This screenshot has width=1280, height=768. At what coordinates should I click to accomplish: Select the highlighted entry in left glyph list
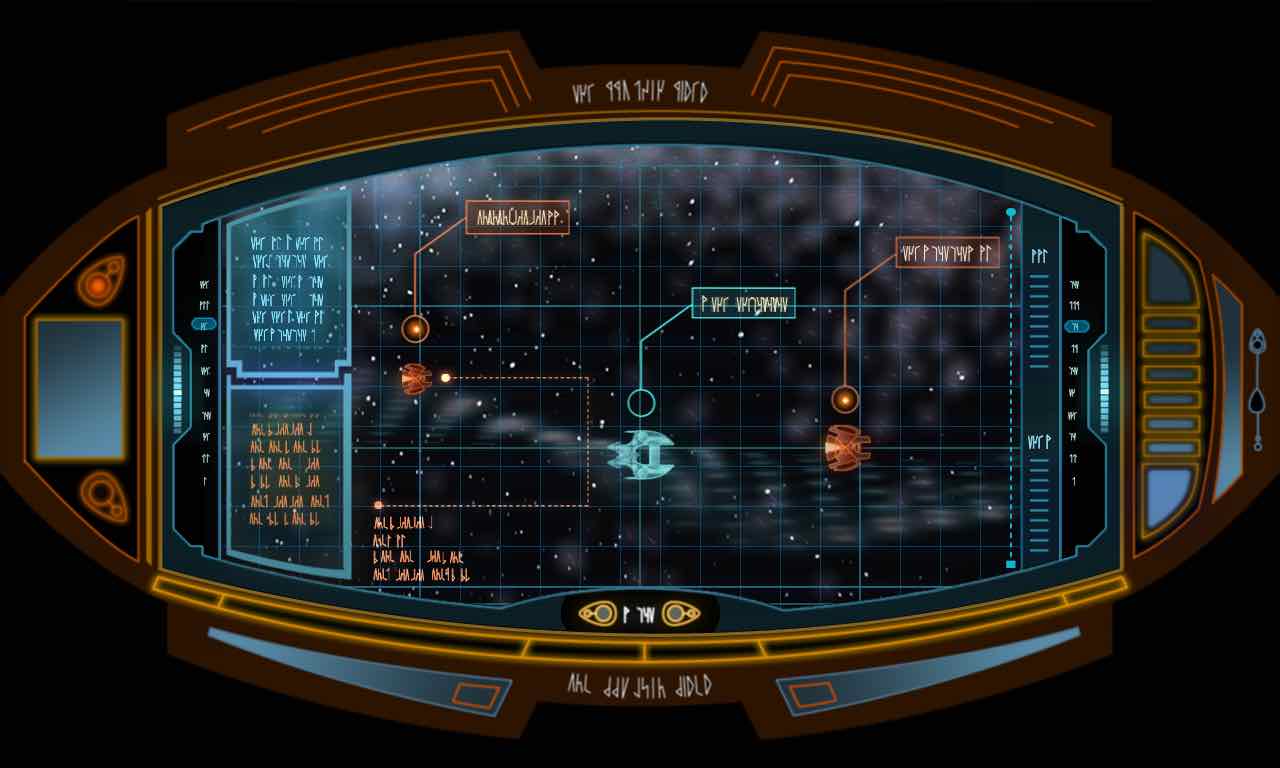[204, 325]
